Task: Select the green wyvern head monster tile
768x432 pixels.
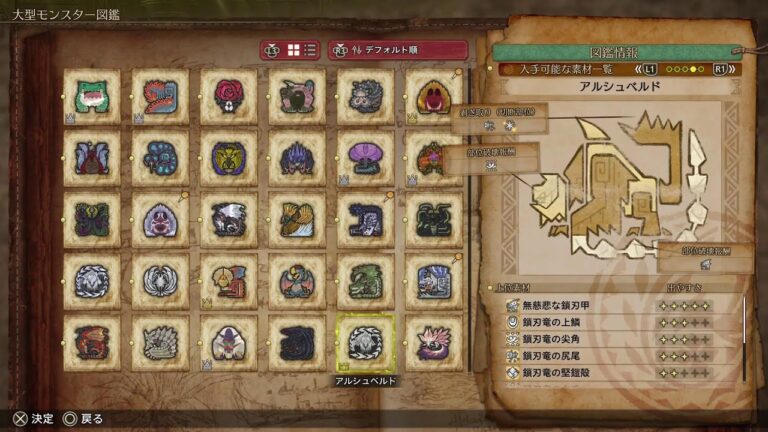Action: 364,282
